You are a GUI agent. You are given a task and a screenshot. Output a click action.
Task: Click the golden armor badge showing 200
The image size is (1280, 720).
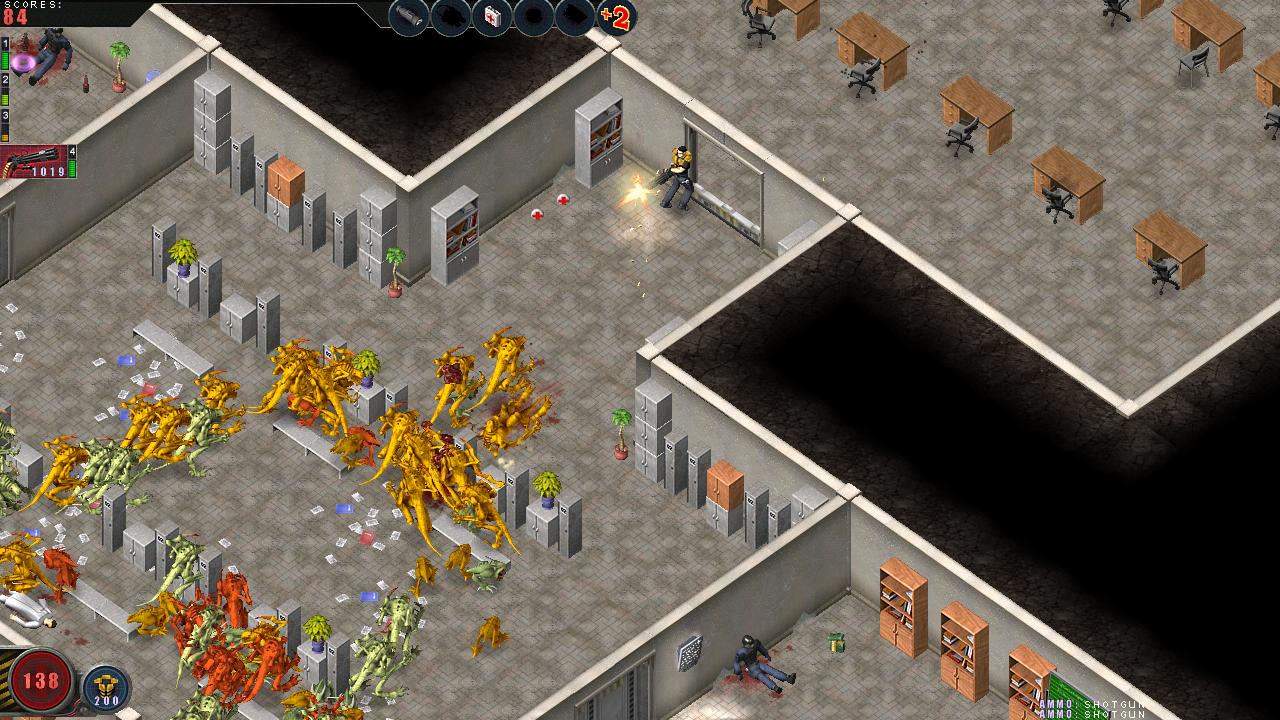point(105,687)
